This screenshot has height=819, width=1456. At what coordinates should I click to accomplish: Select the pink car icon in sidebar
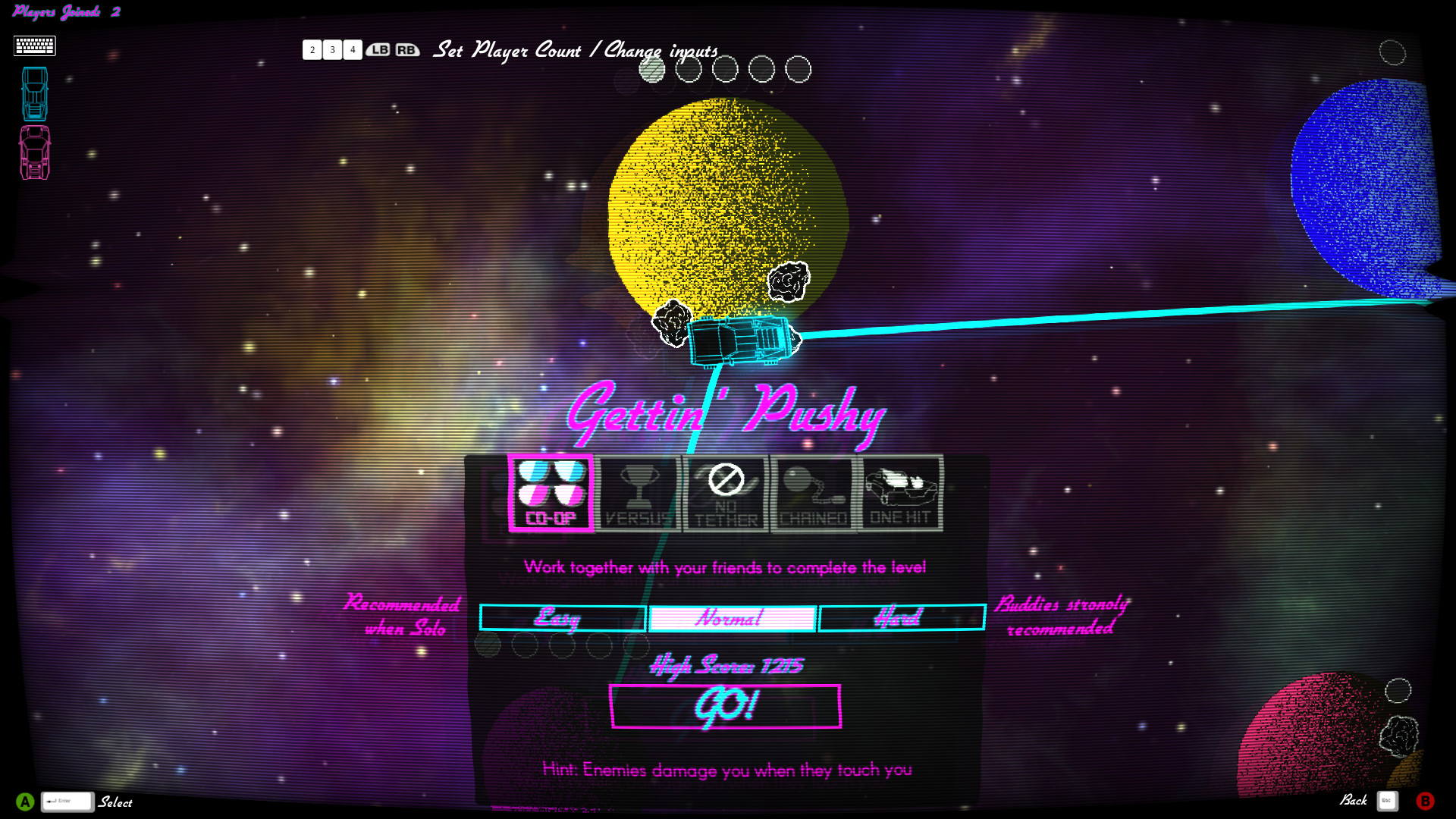[34, 150]
